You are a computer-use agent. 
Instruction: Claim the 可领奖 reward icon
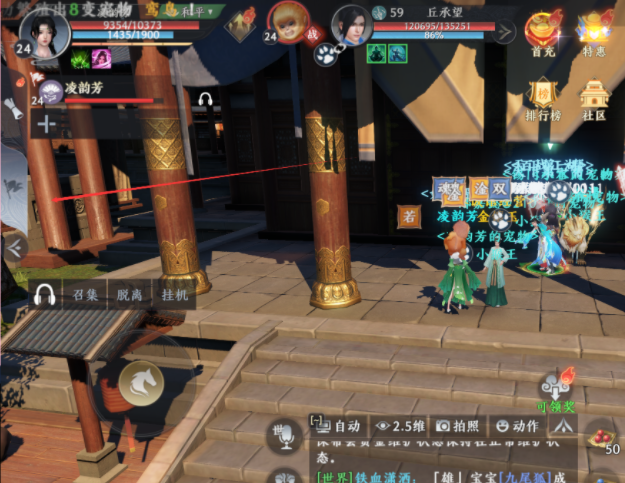(557, 387)
